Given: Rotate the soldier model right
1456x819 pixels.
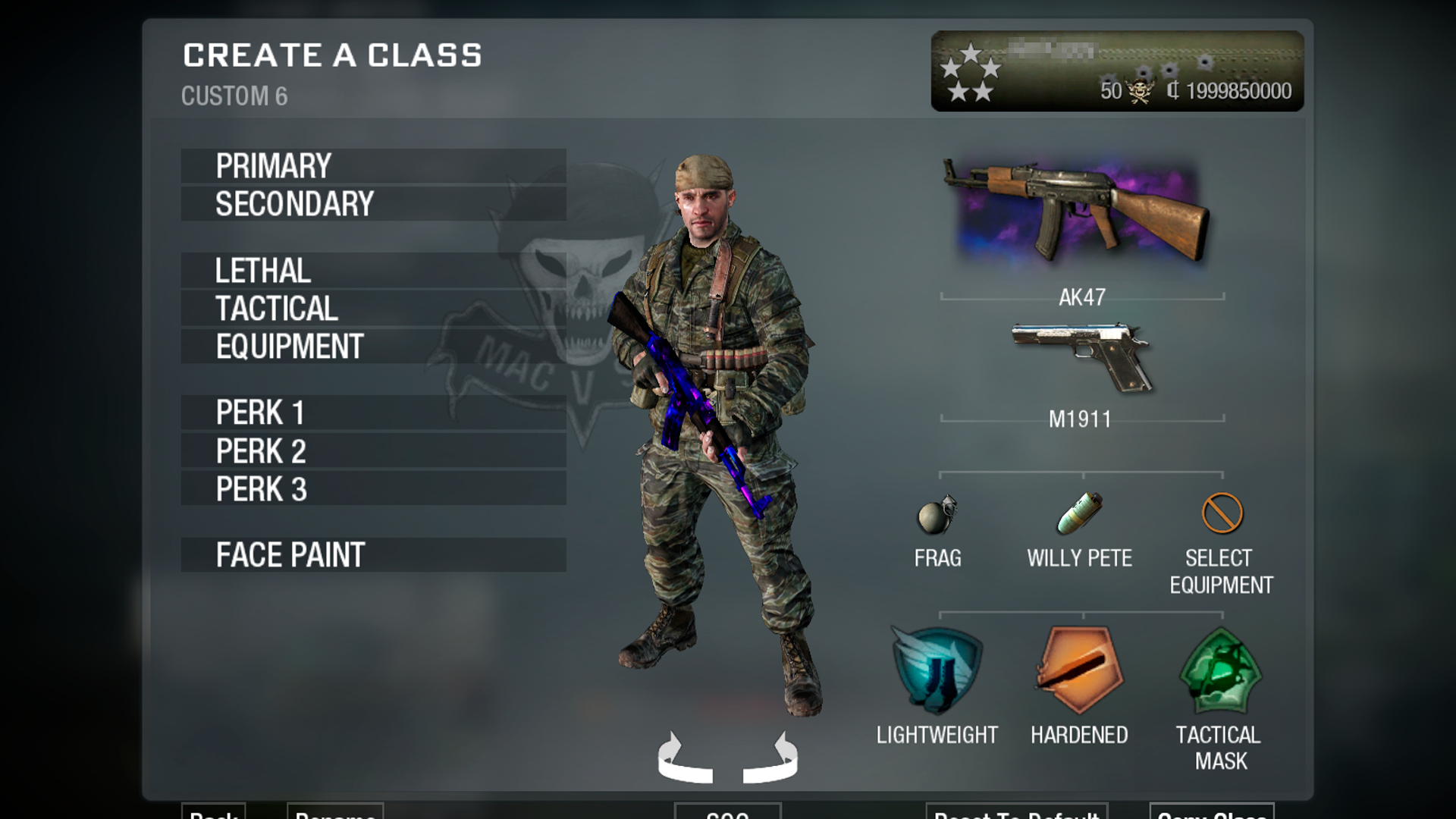Looking at the screenshot, I should click(x=771, y=758).
